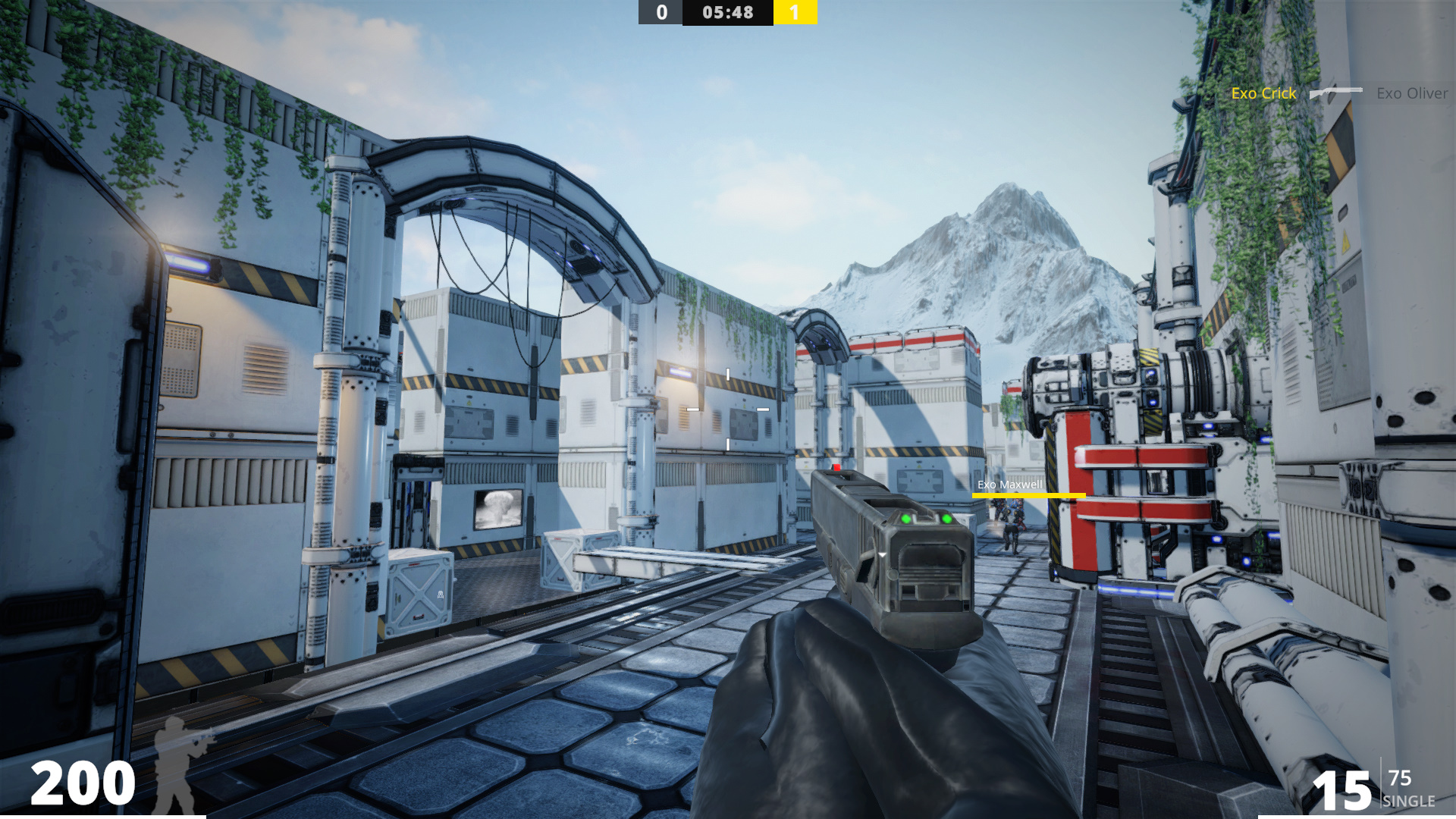Select the left green sight dot on the pistol
1456x819 pixels.
click(905, 519)
